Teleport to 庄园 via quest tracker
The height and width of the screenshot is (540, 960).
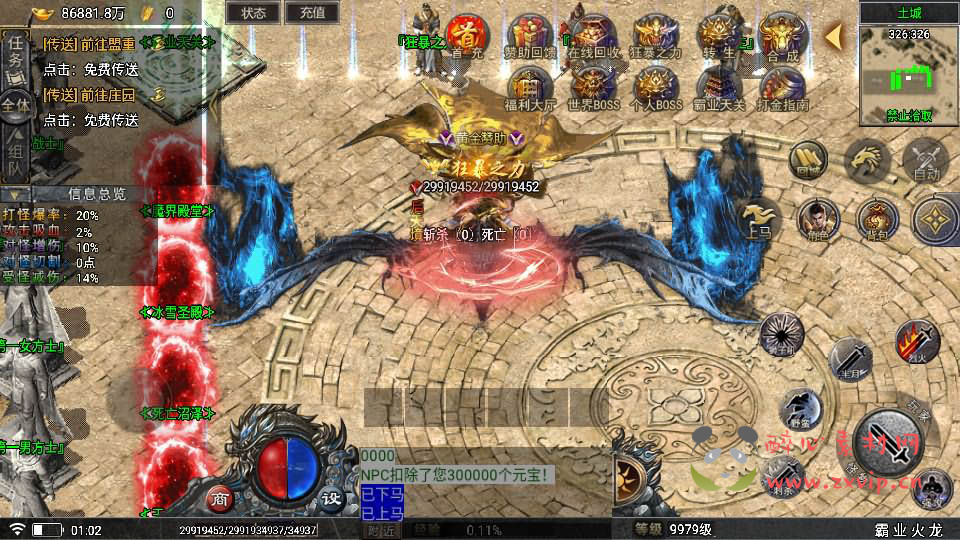coord(88,95)
